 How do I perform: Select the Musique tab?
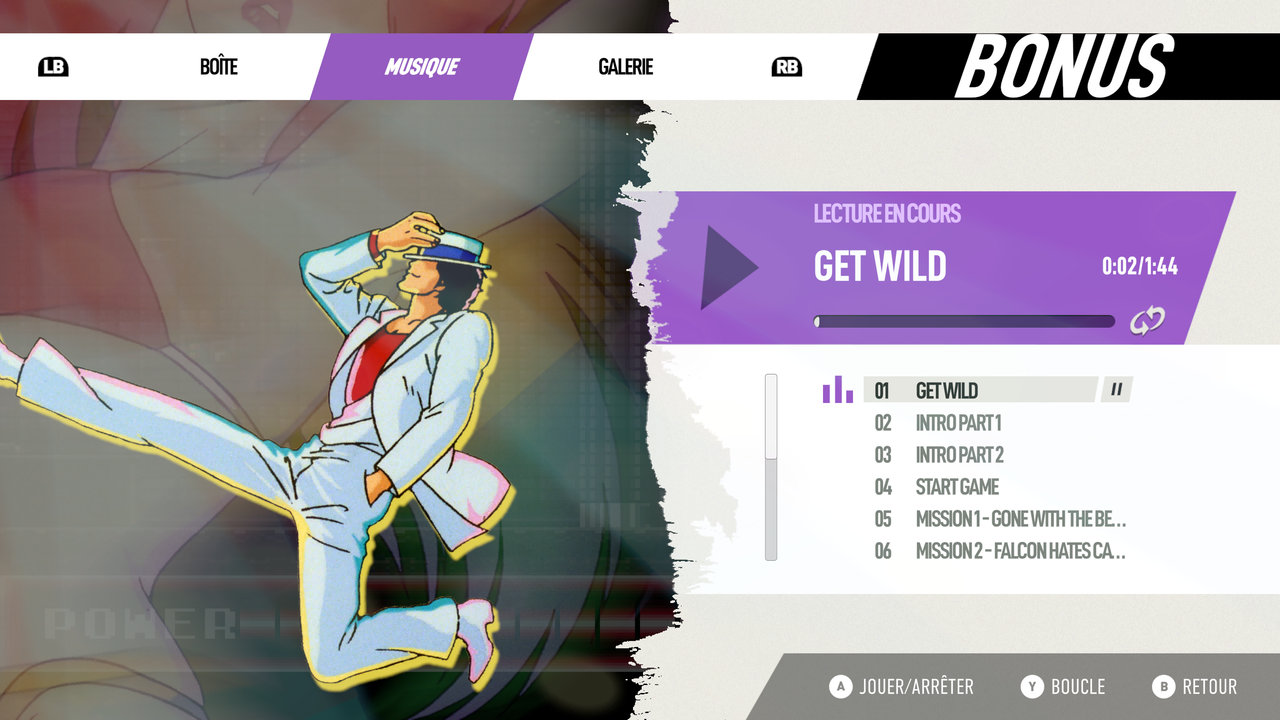coord(421,67)
